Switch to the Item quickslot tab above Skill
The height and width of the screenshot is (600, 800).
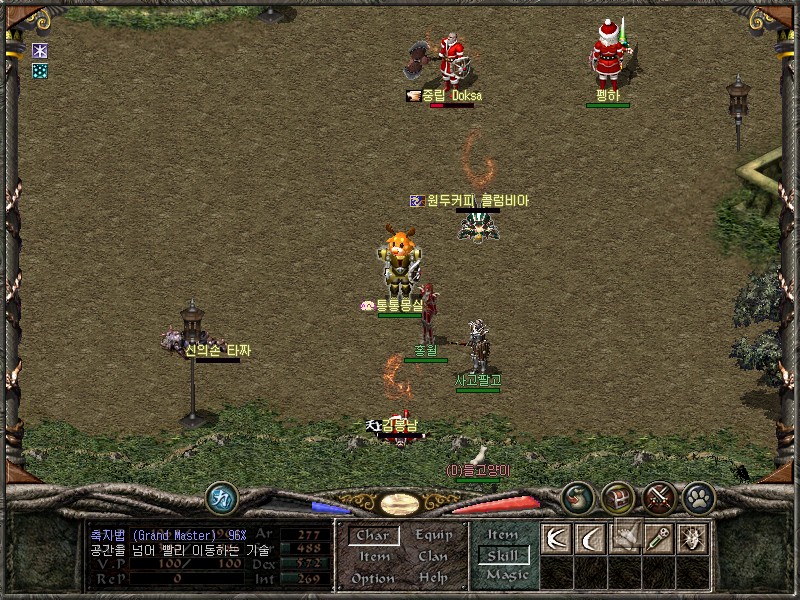503,535
